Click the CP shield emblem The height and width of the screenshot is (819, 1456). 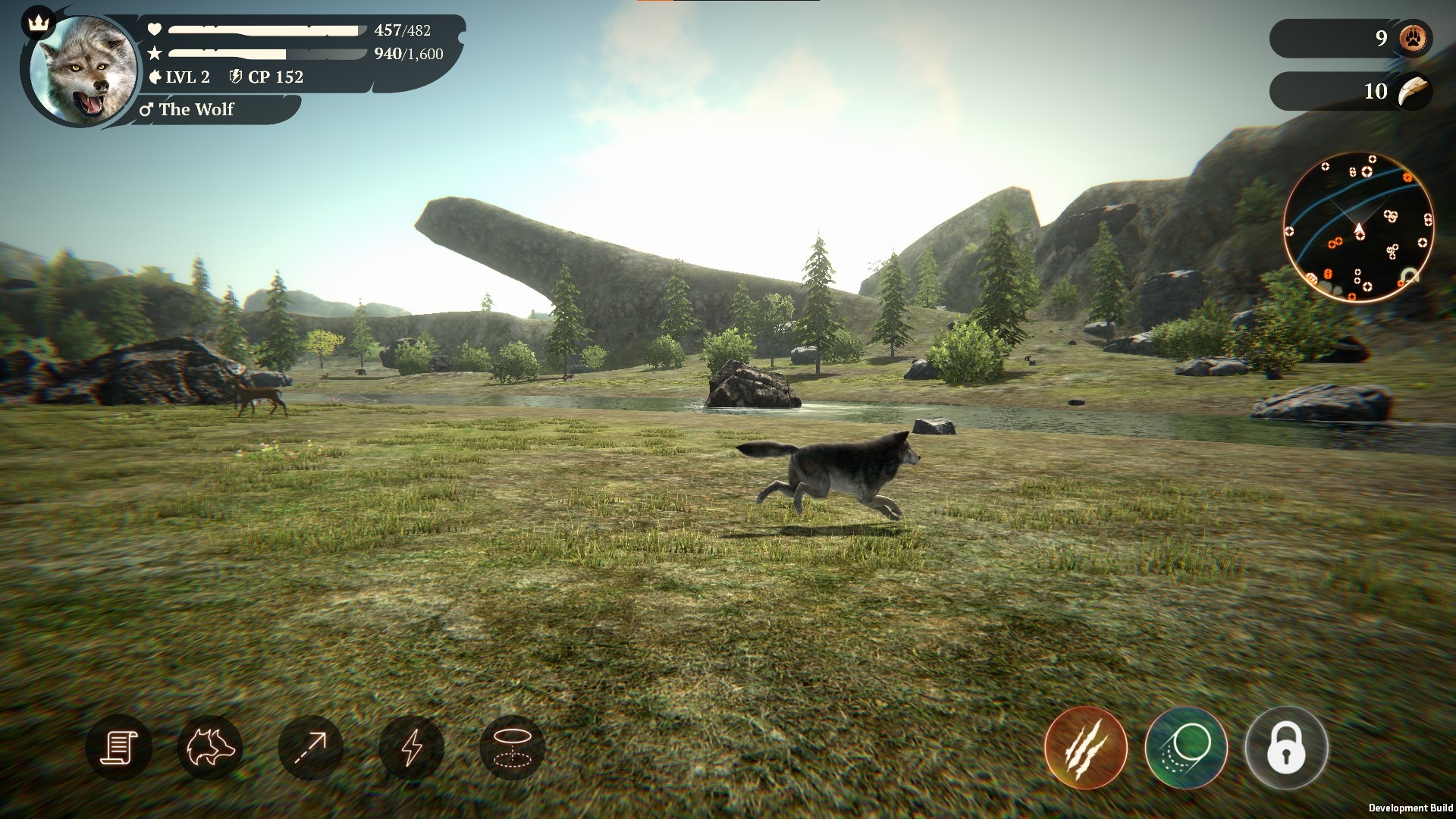pos(236,77)
